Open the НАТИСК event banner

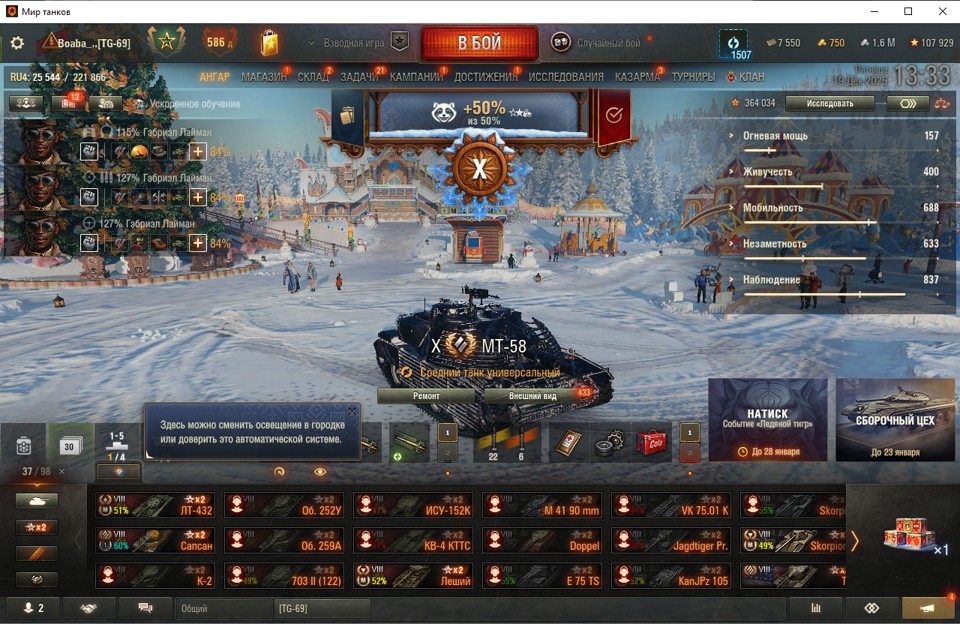(x=767, y=419)
